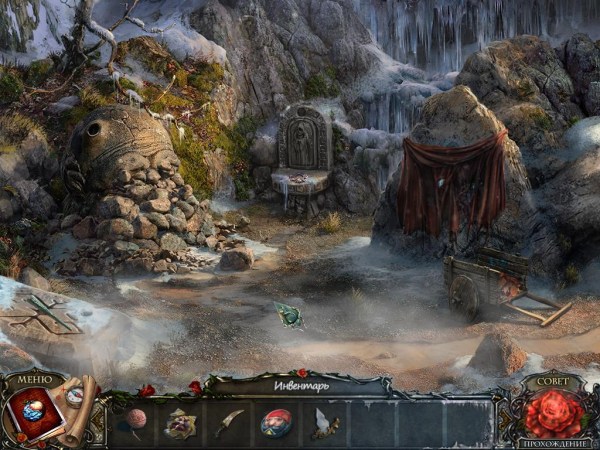Click the Инвентарь inventory header

tap(301, 384)
